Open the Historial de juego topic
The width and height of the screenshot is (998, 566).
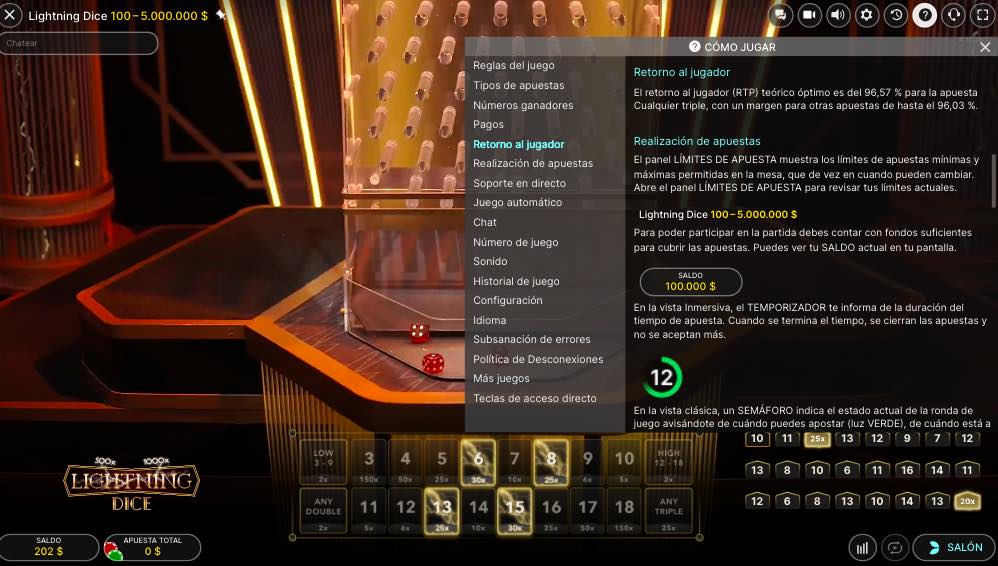click(x=516, y=281)
